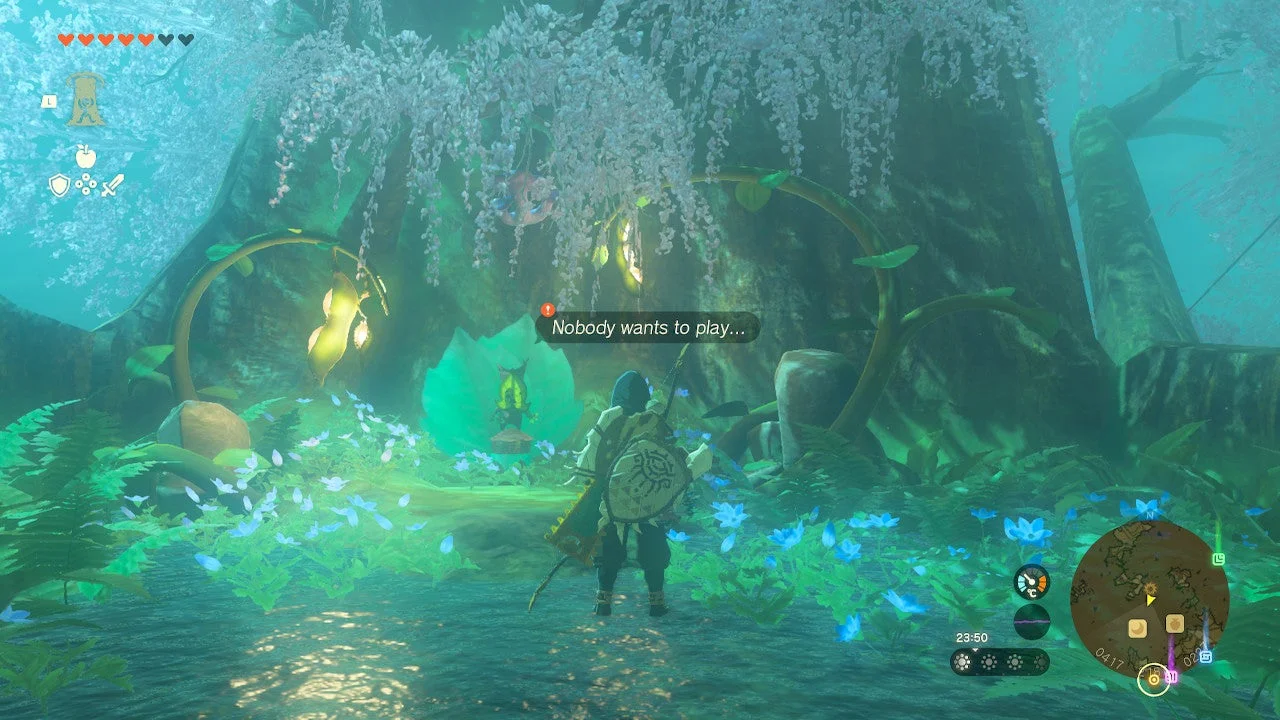Viewport: 1280px width, 720px height.
Task: Click the blue pin on the minimap
Action: tap(1205, 656)
